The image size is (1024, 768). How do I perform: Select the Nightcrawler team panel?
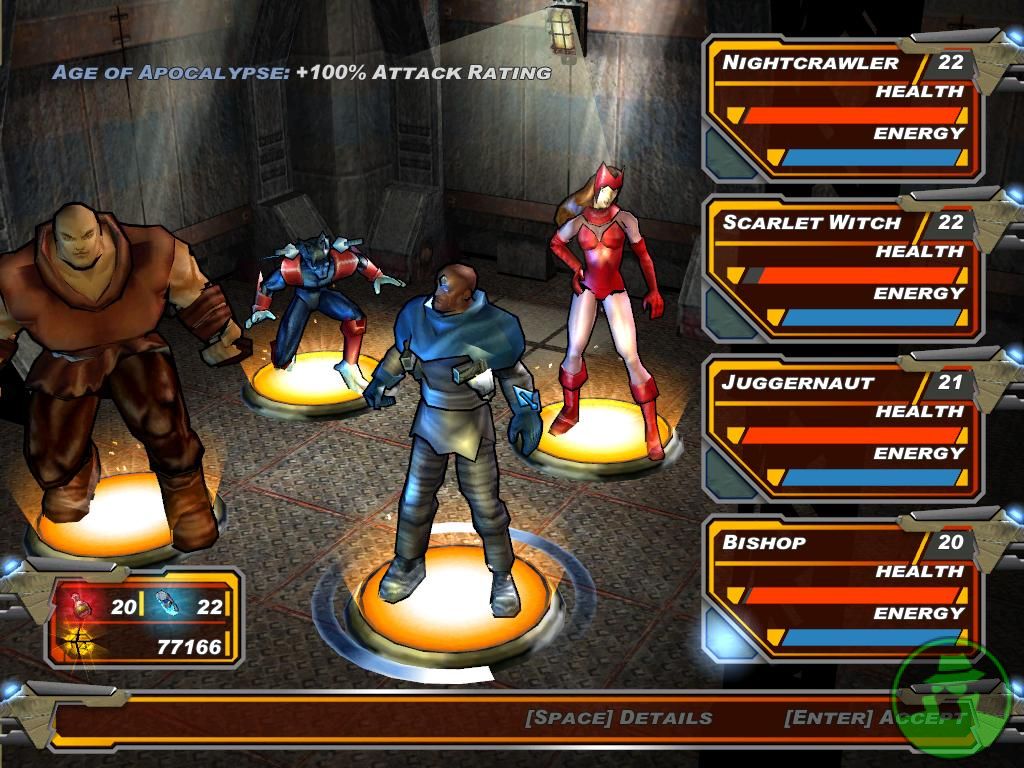pos(845,108)
